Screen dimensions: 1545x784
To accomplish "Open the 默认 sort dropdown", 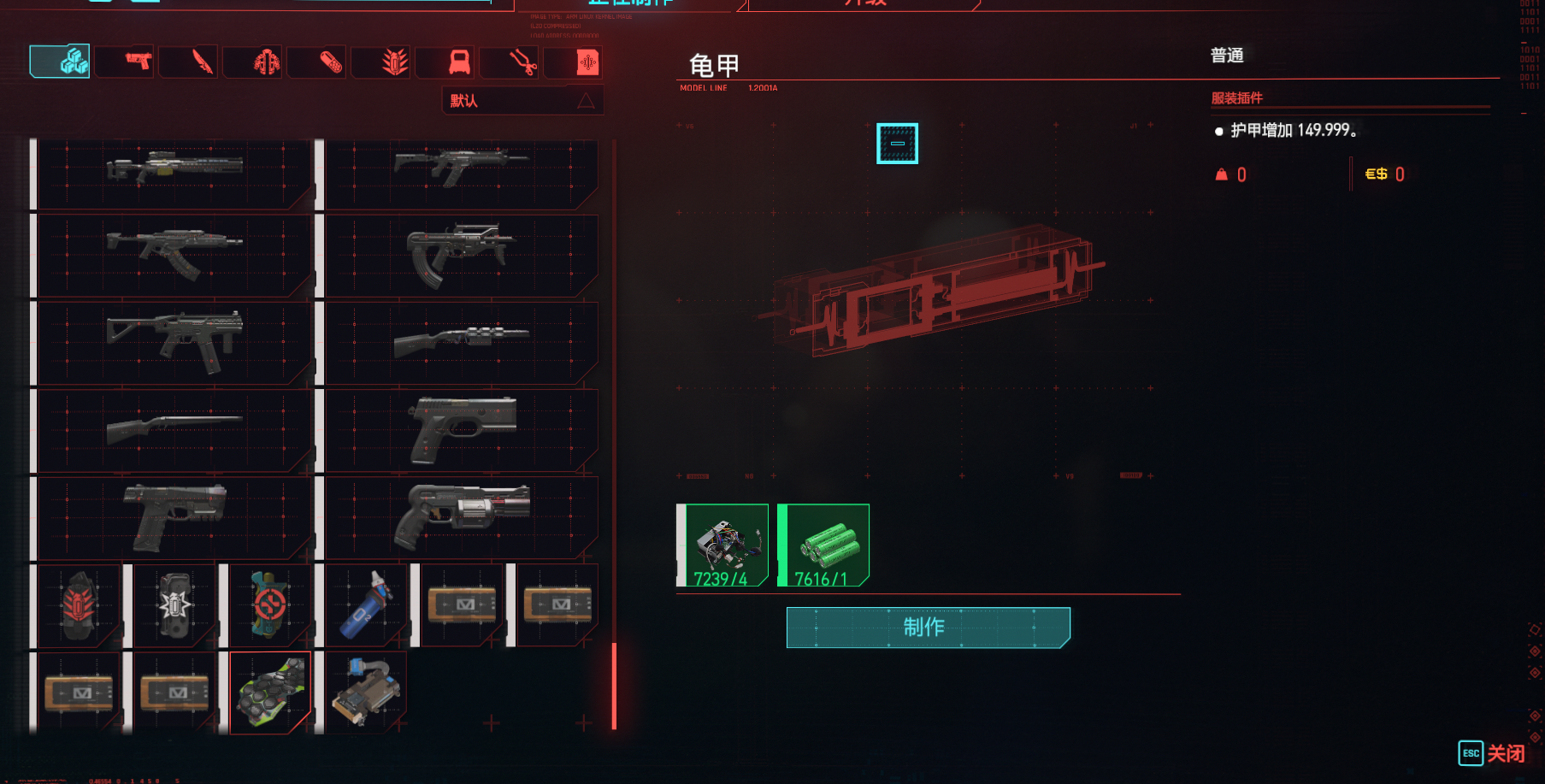I will pos(522,101).
